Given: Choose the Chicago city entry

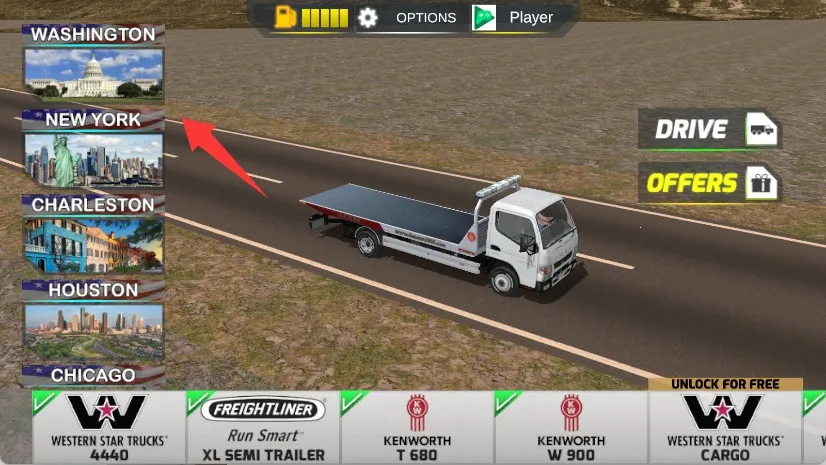Looking at the screenshot, I should click(x=93, y=376).
